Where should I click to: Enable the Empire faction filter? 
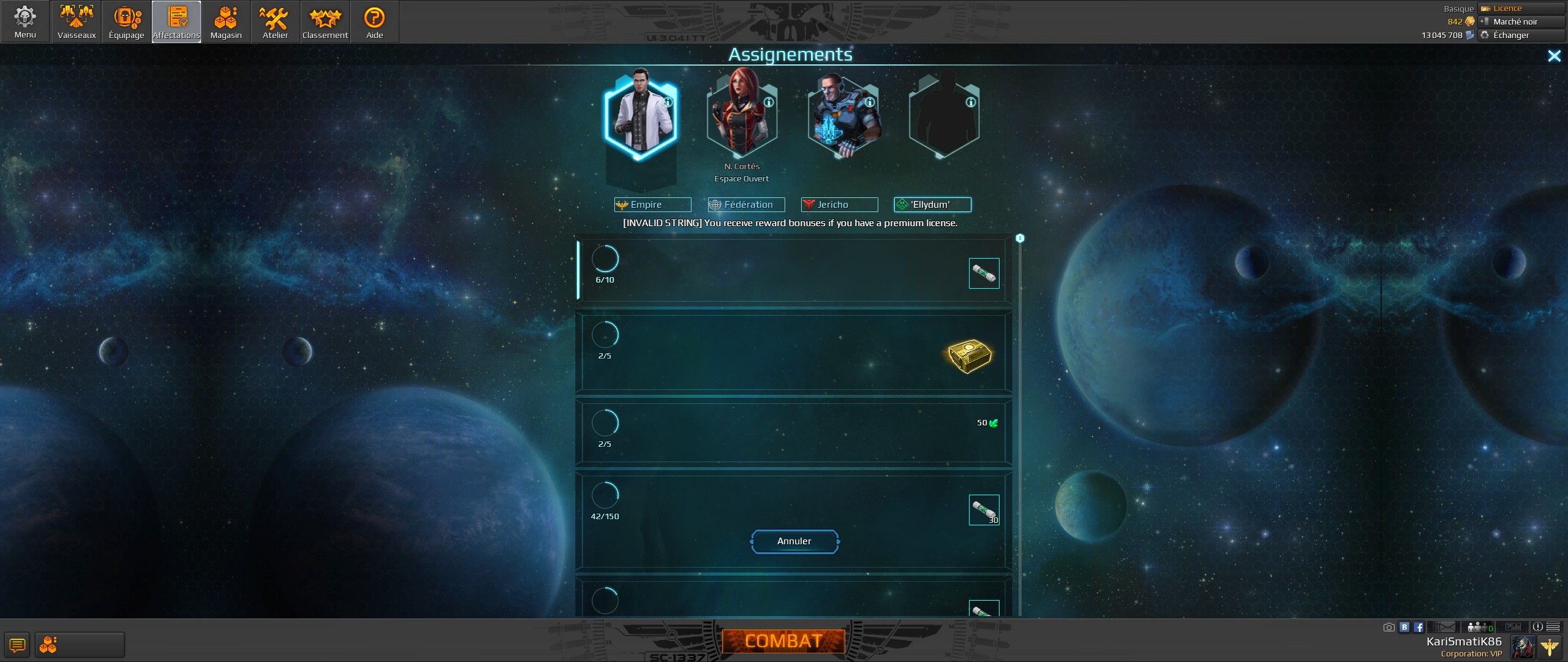pos(652,205)
